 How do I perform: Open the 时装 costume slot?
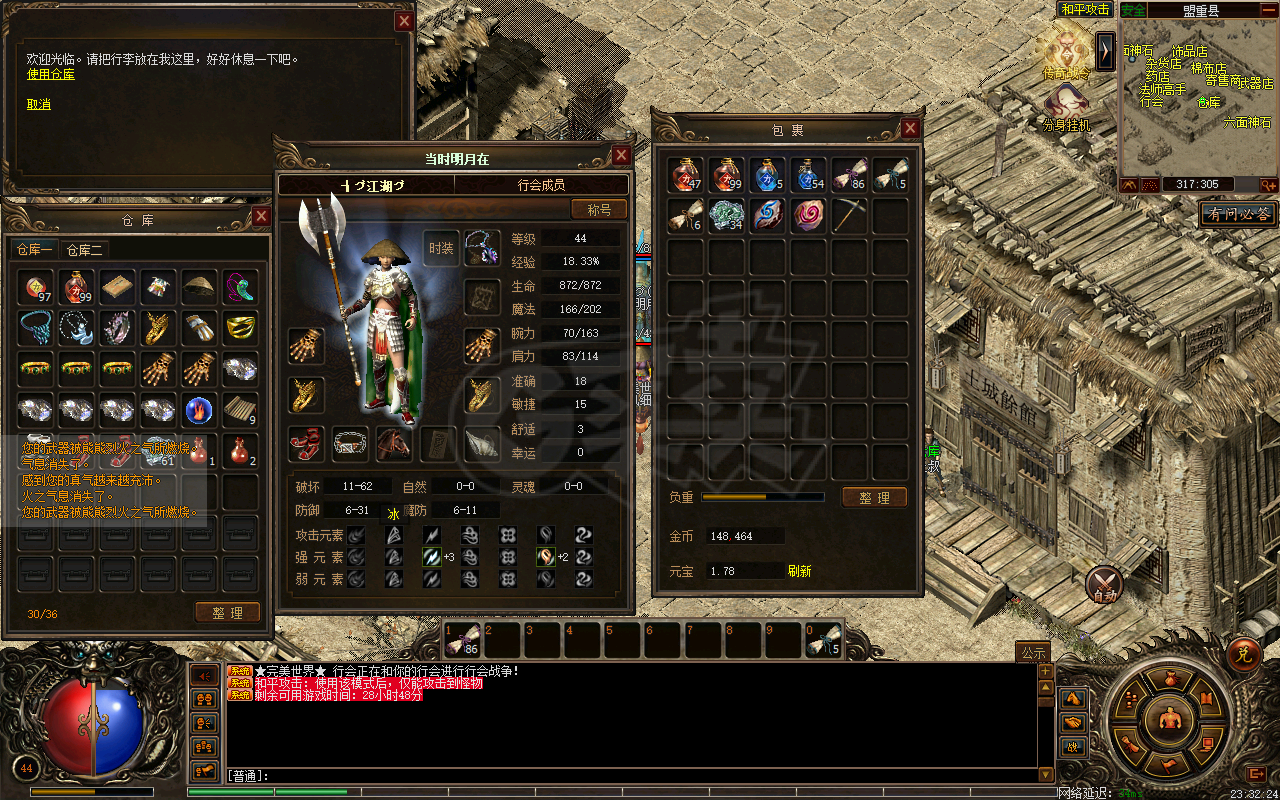[441, 248]
